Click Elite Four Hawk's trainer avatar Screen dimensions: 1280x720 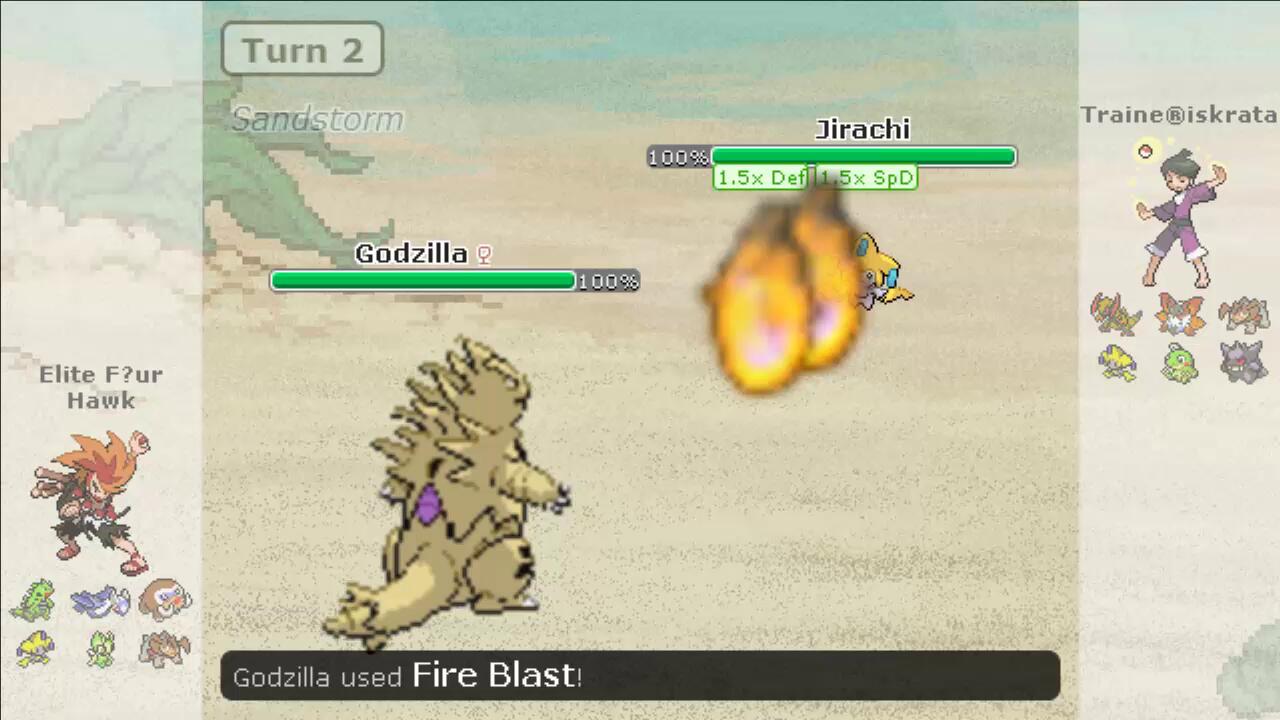[x=92, y=502]
